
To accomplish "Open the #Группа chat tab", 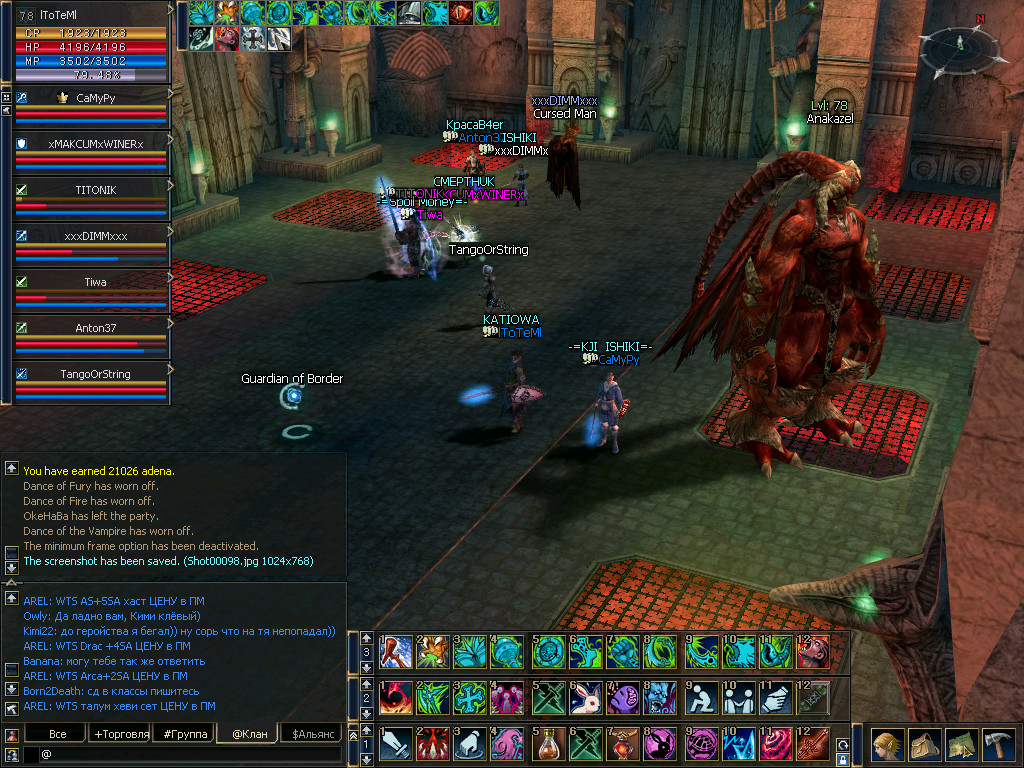I will [x=184, y=734].
